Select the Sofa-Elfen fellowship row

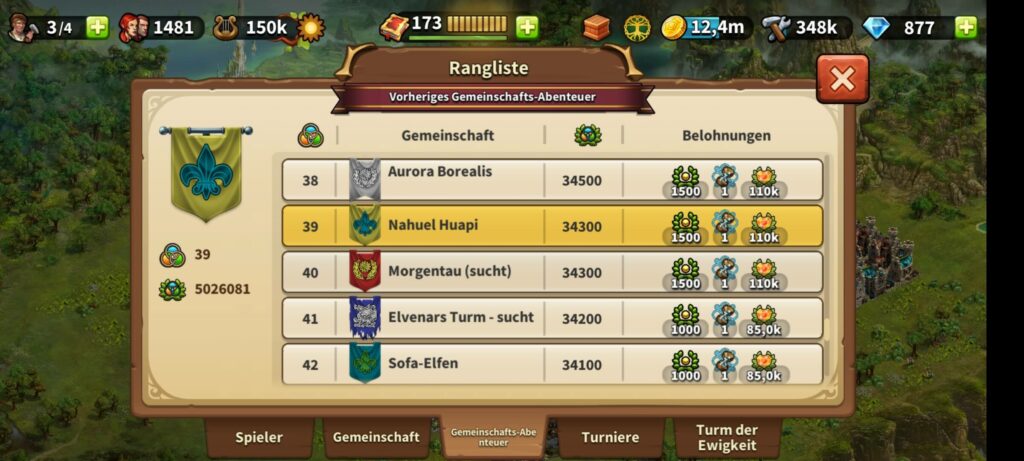click(552, 364)
